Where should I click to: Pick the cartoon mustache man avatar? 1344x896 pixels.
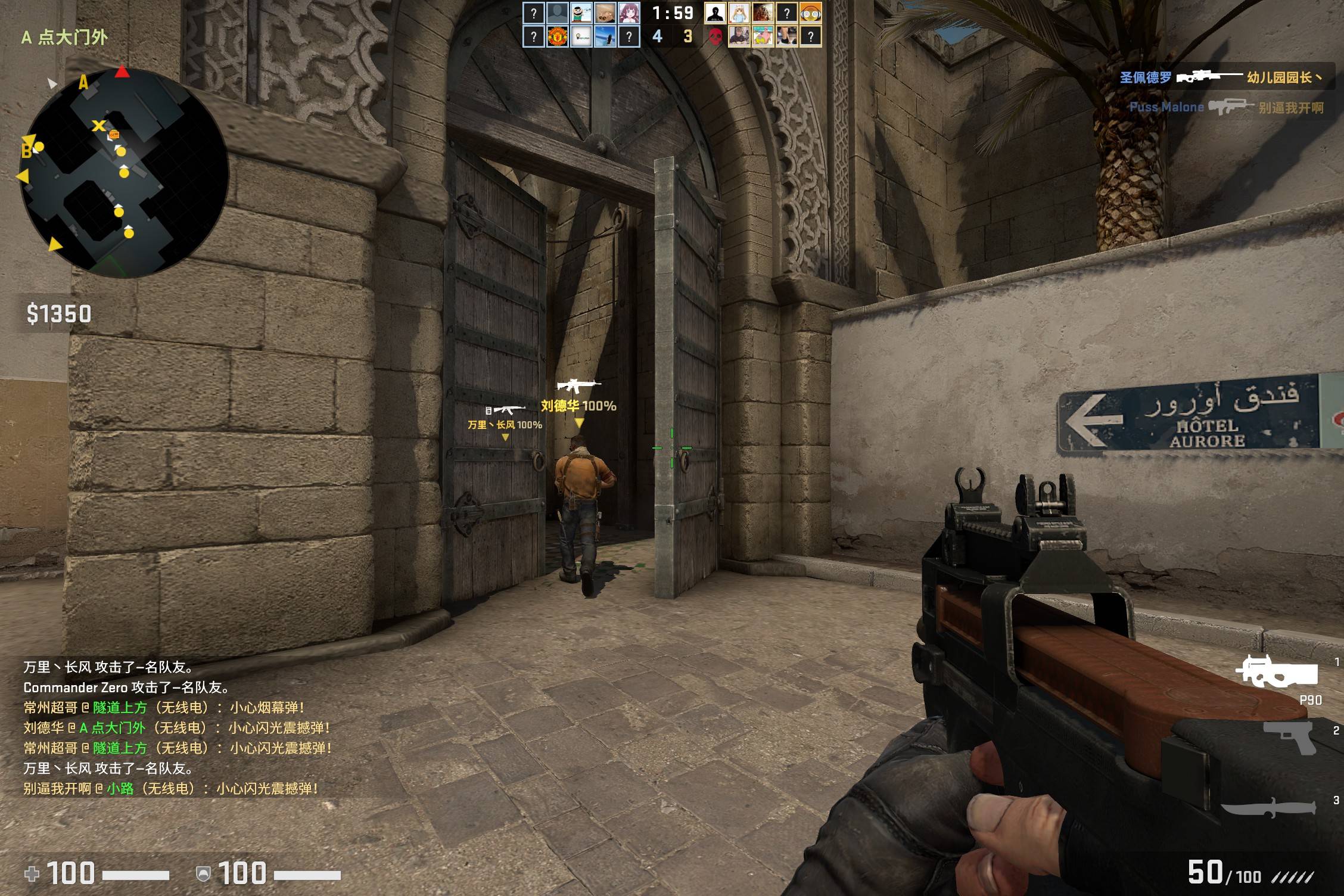[581, 13]
